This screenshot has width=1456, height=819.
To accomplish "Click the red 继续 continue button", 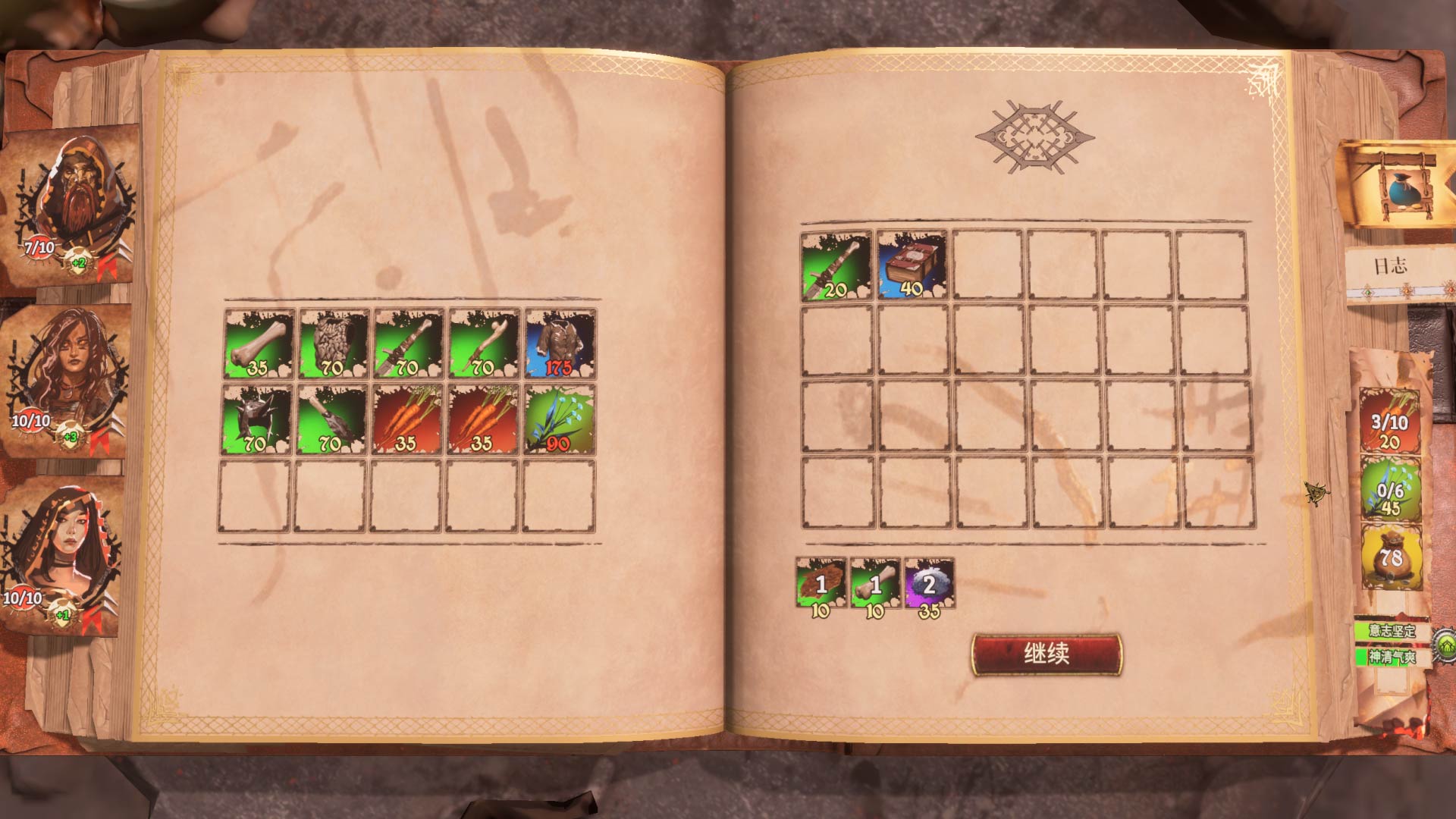I will coord(1046,654).
